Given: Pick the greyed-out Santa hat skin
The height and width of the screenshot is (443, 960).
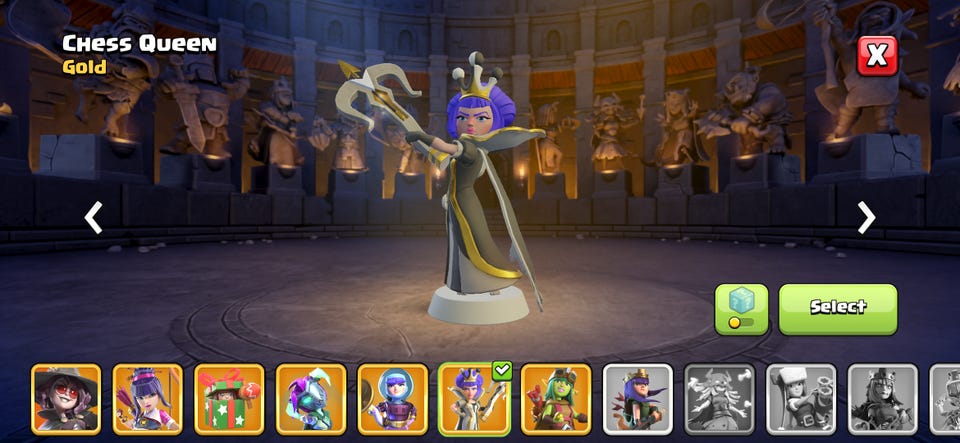Looking at the screenshot, I should click(x=801, y=398).
